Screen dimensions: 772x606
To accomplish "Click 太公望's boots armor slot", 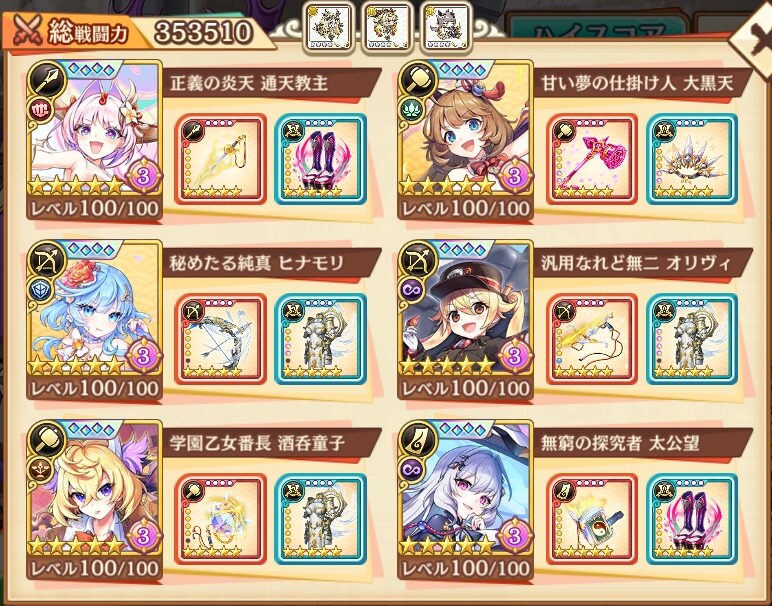I will (690, 520).
